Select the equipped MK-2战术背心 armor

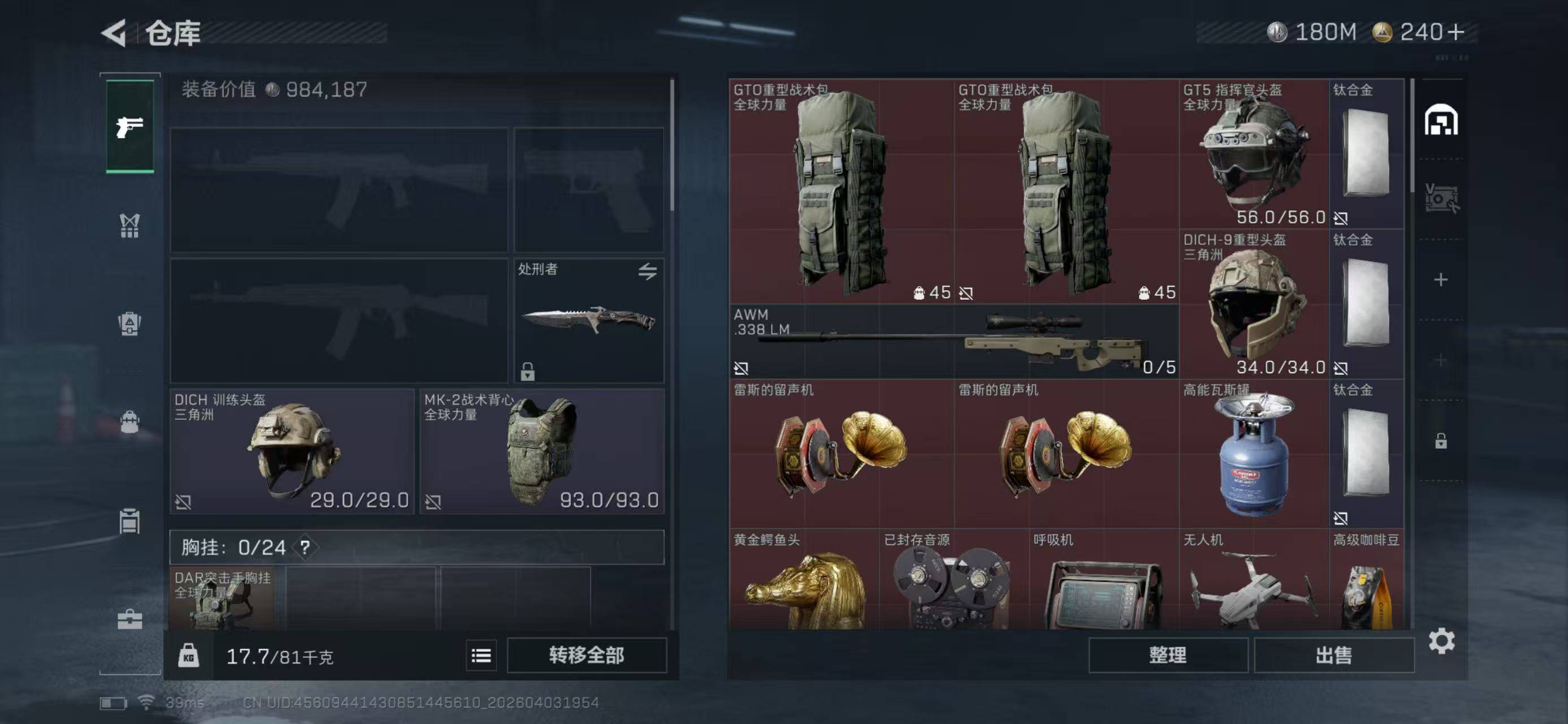click(x=541, y=451)
